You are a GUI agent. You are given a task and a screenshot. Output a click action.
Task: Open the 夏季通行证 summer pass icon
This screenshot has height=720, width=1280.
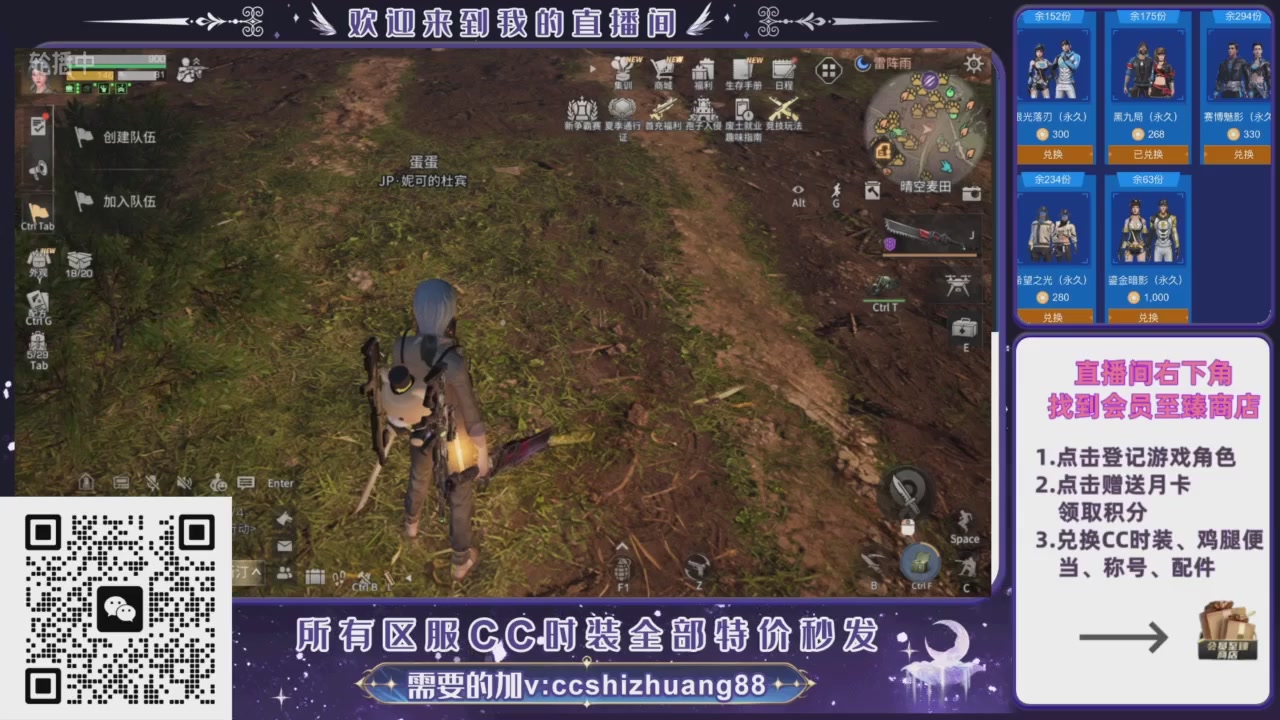pos(622,108)
